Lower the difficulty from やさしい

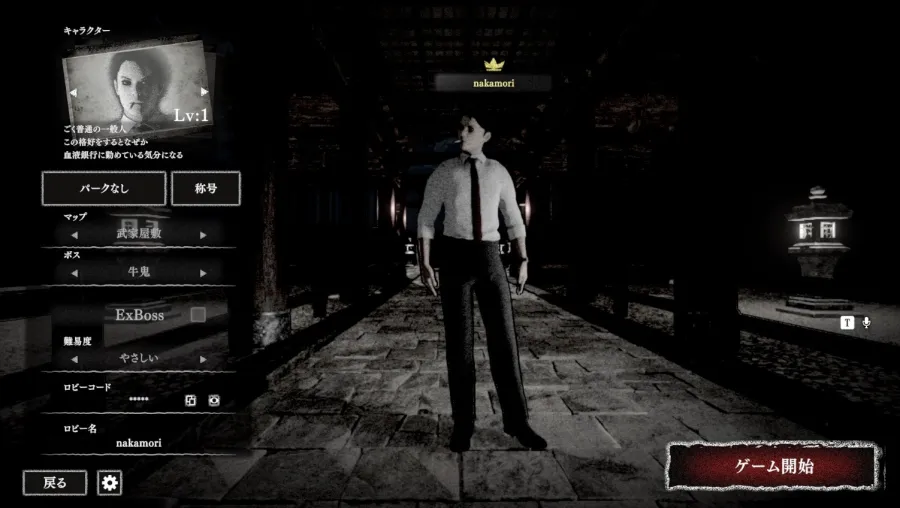click(x=73, y=358)
